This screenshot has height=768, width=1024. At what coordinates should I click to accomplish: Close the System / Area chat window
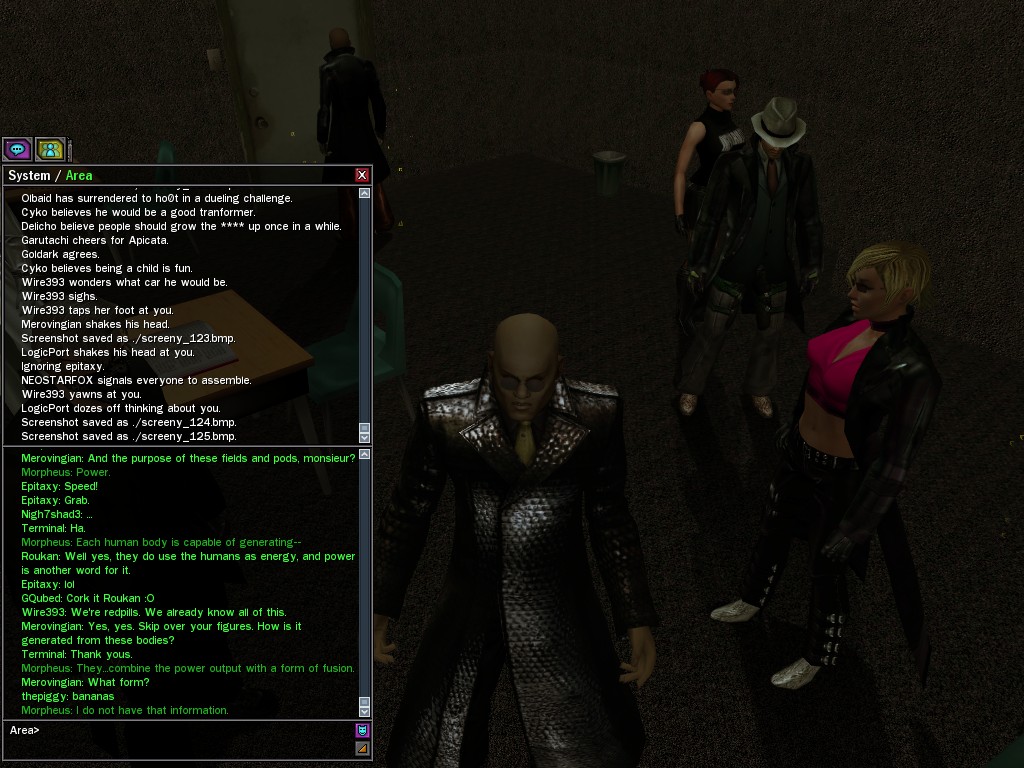[362, 175]
